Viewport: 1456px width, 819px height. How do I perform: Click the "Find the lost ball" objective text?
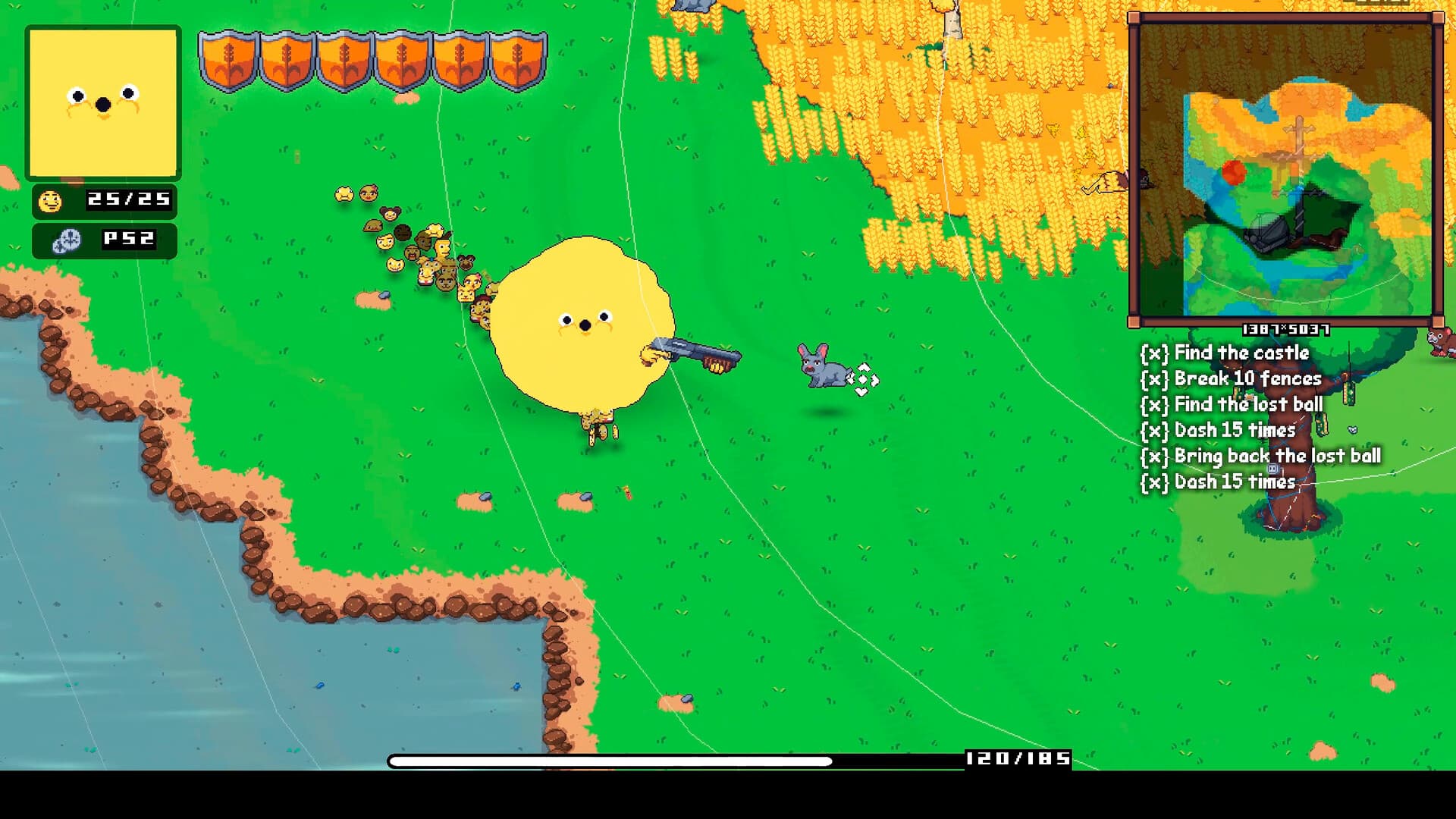[1247, 404]
